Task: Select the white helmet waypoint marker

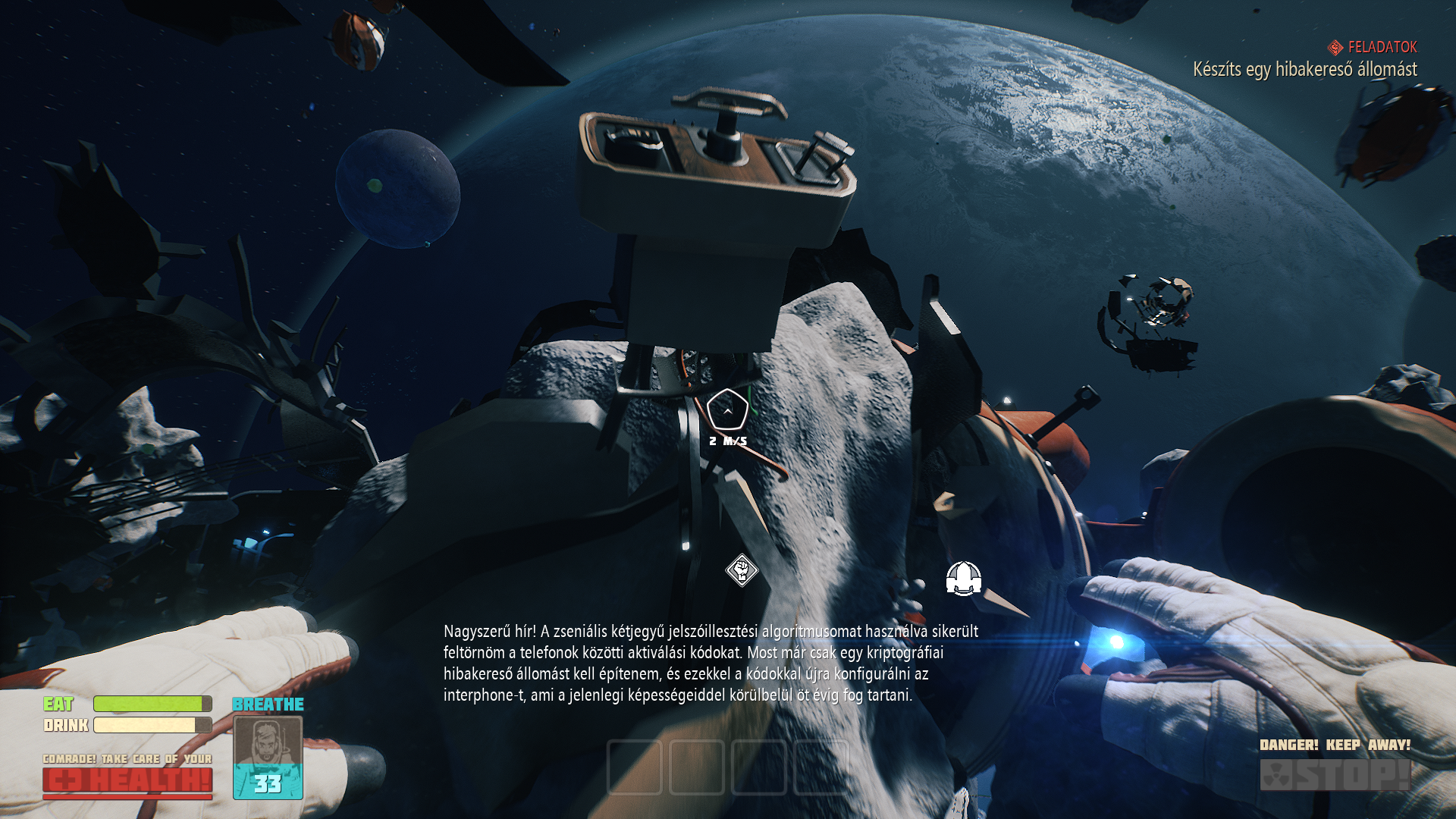Action: (x=964, y=579)
